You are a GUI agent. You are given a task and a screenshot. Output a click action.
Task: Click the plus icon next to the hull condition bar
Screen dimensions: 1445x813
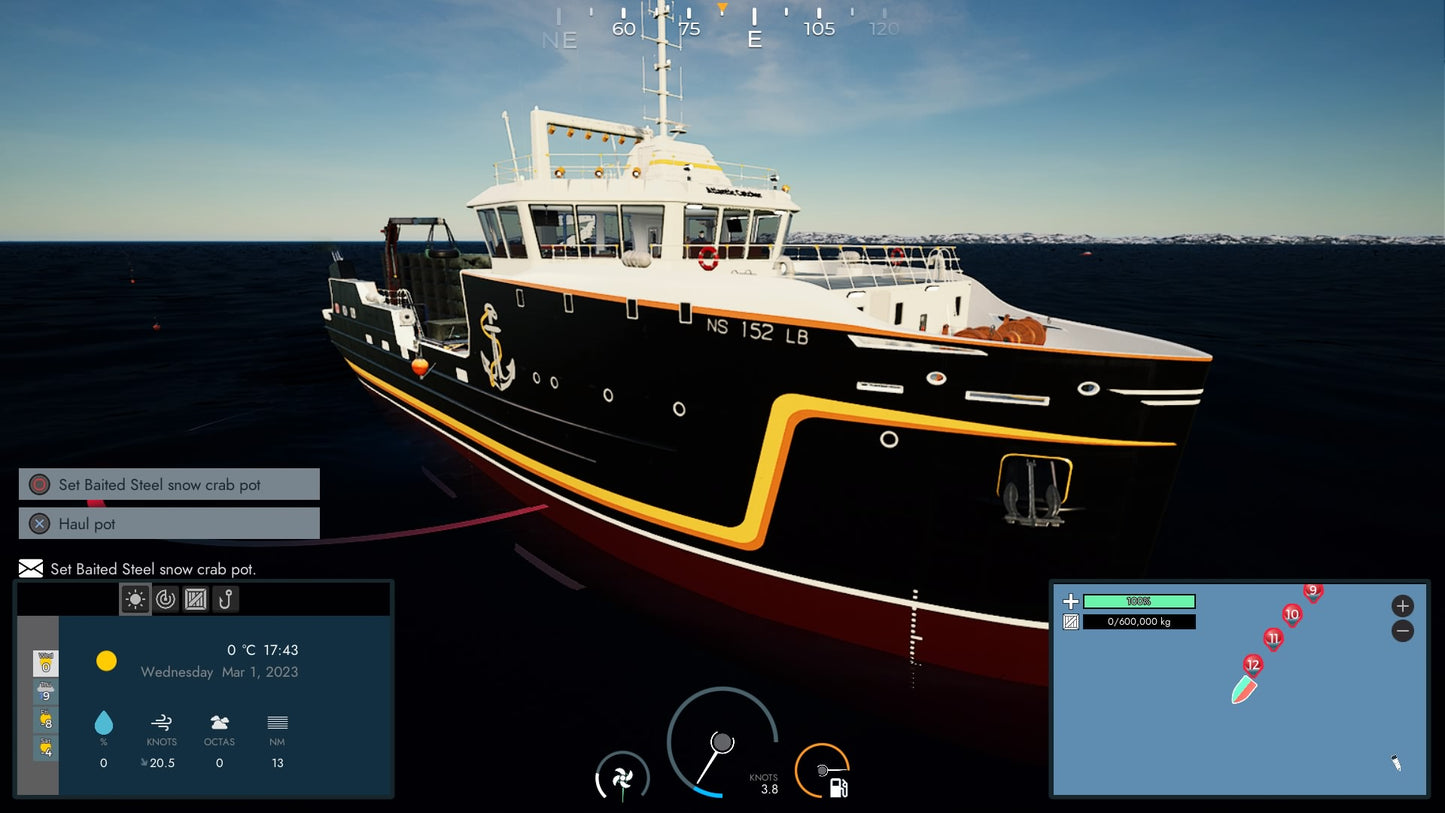[1071, 601]
